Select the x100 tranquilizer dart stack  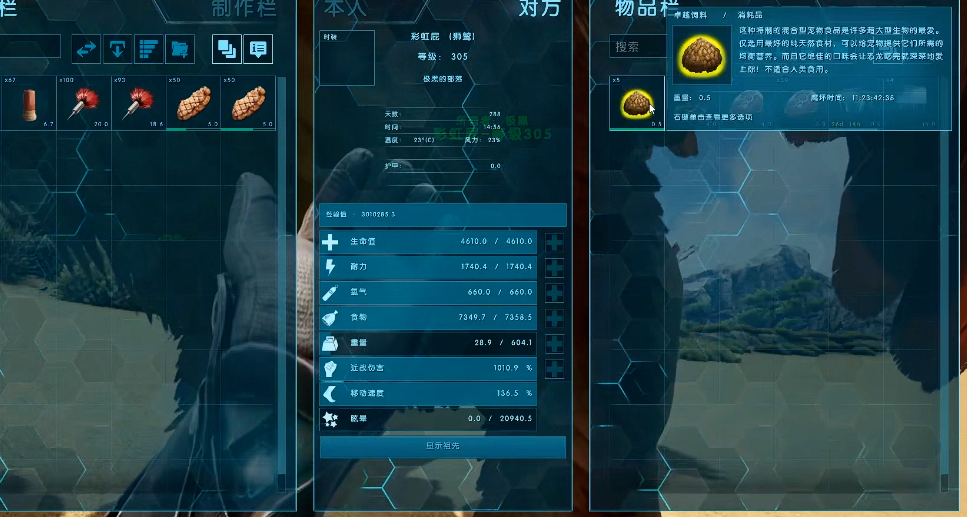(x=84, y=103)
